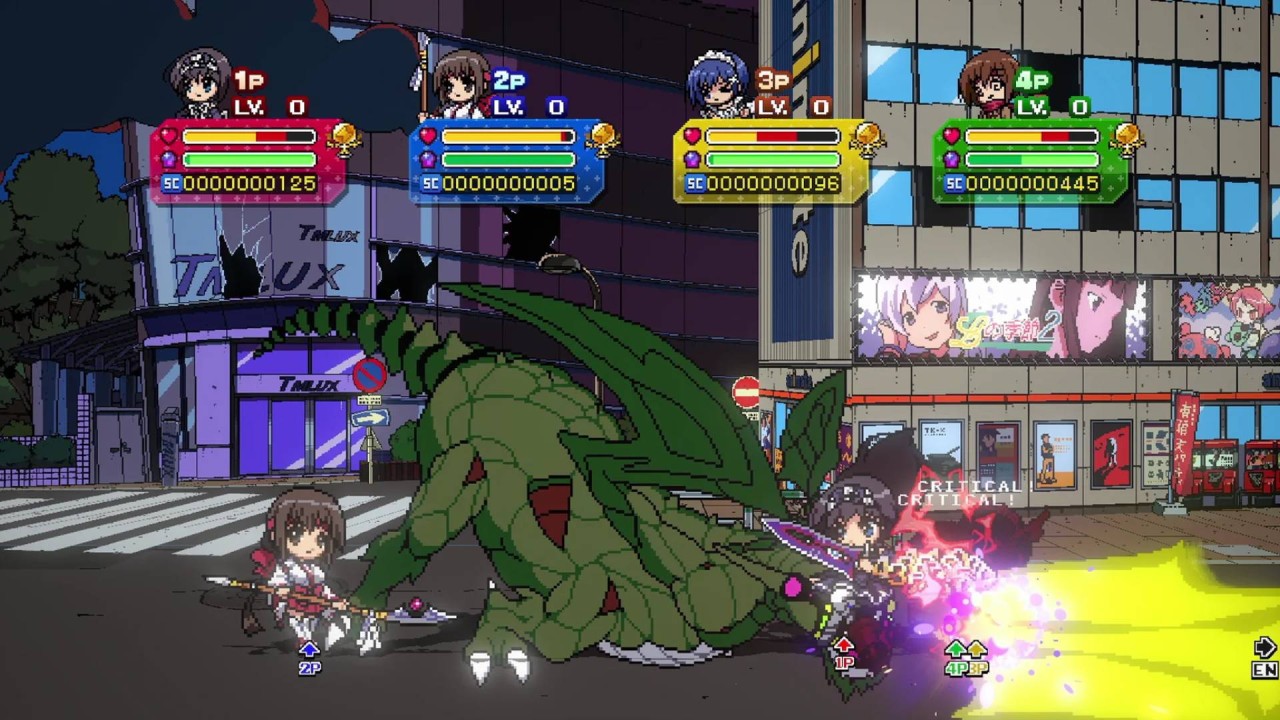Select the 3P blue-haired character portrait

click(720, 83)
